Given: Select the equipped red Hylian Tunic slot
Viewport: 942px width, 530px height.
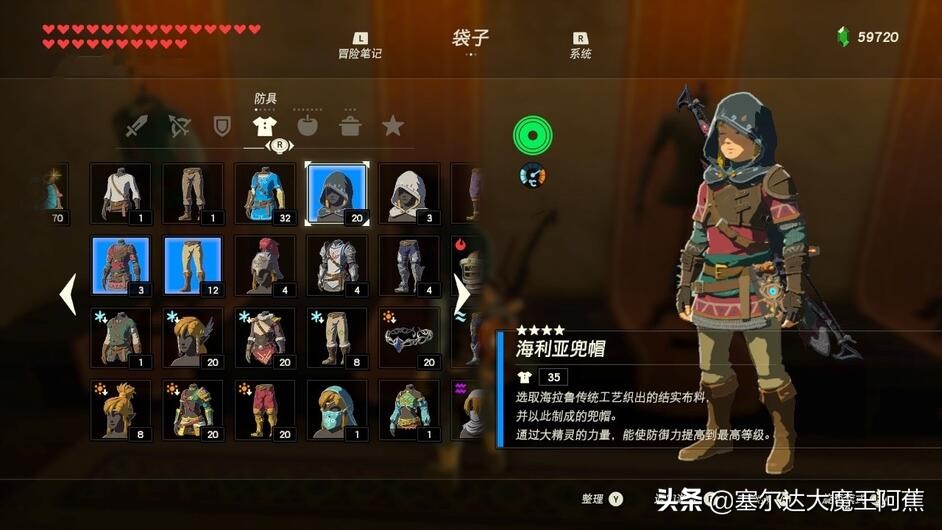Looking at the screenshot, I should (x=121, y=266).
